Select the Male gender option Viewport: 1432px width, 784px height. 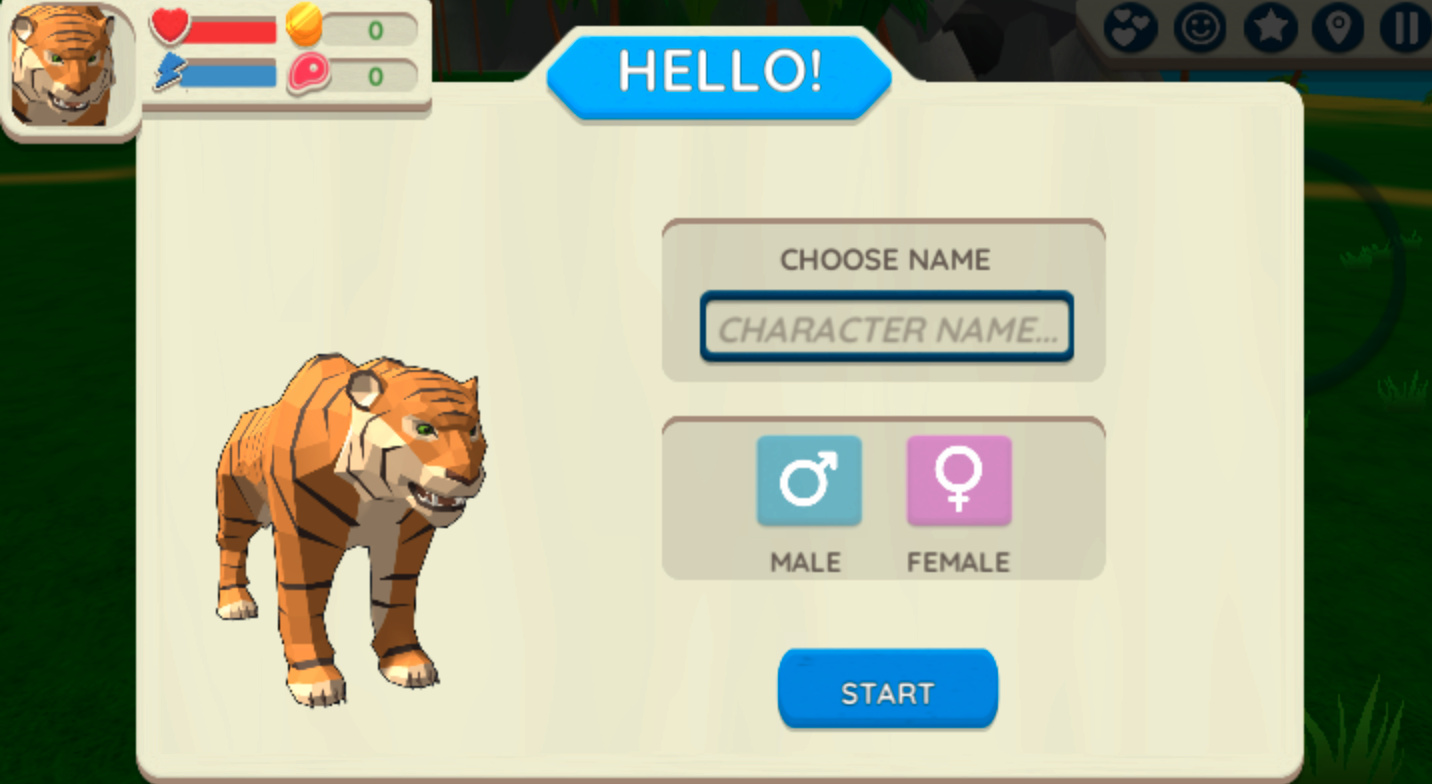(809, 481)
